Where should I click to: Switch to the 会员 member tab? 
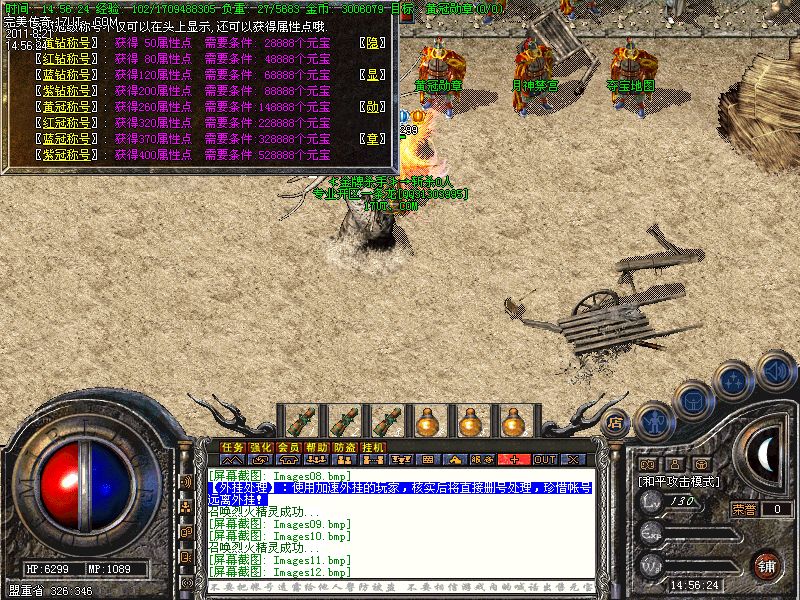288,447
